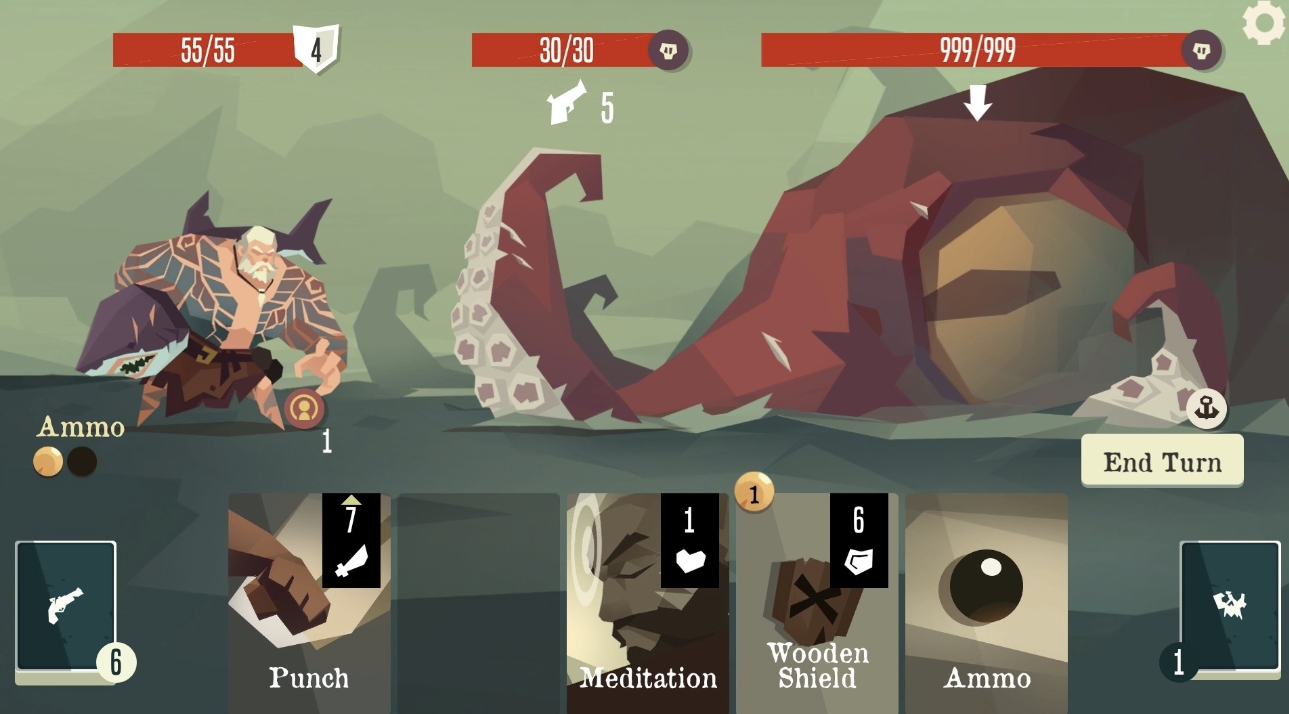Check the round token beside the hero

point(304,409)
